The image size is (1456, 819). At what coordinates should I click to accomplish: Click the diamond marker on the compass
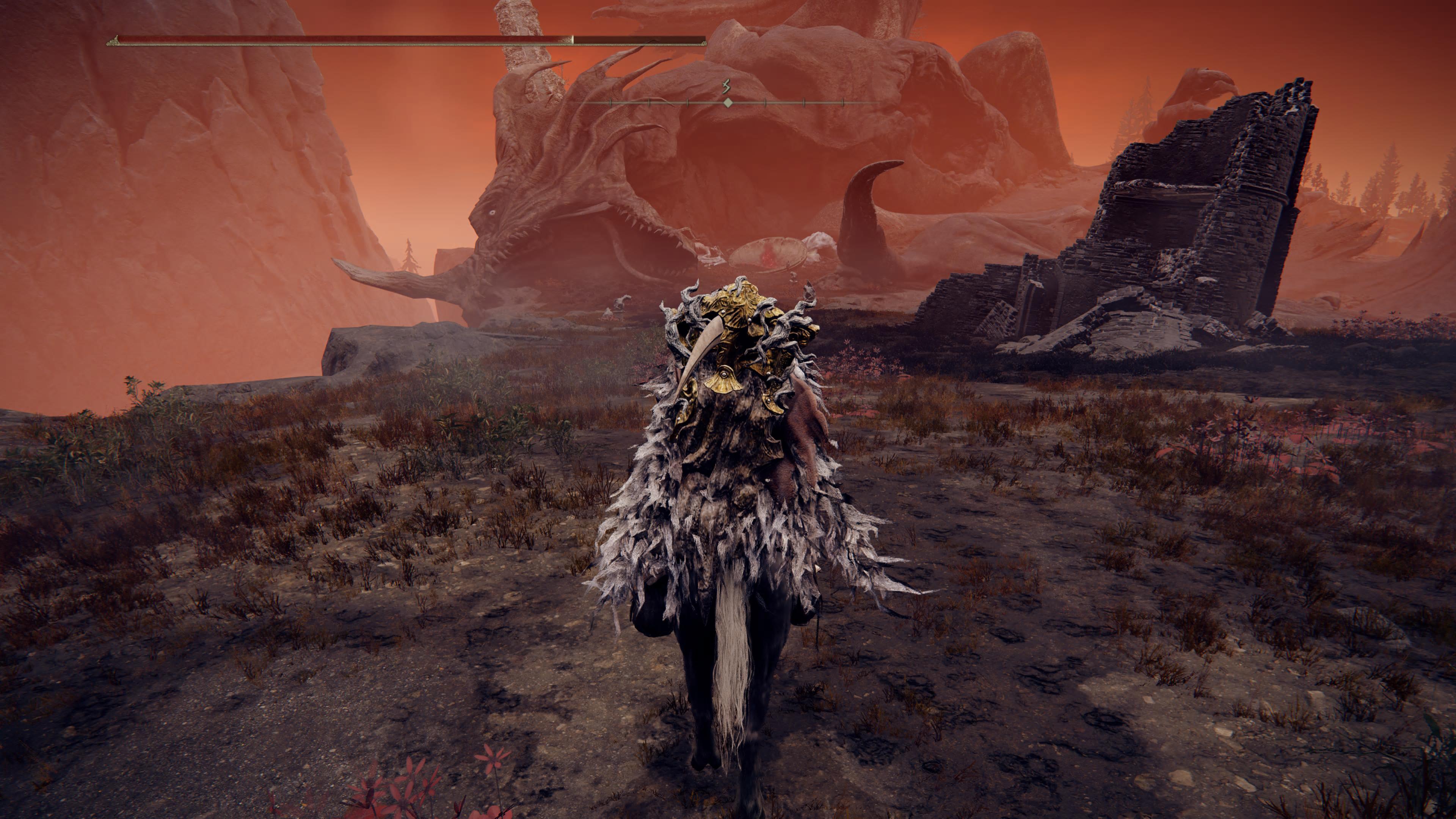(728, 103)
